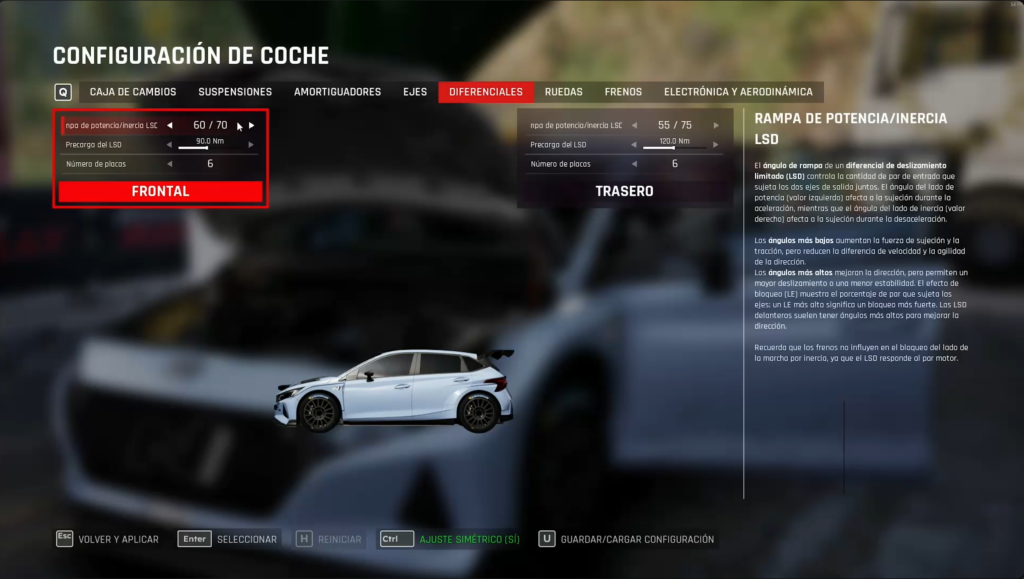Image resolution: width=1024 pixels, height=579 pixels.
Task: Click the rear LSD preload slider bar
Action: pos(675,148)
